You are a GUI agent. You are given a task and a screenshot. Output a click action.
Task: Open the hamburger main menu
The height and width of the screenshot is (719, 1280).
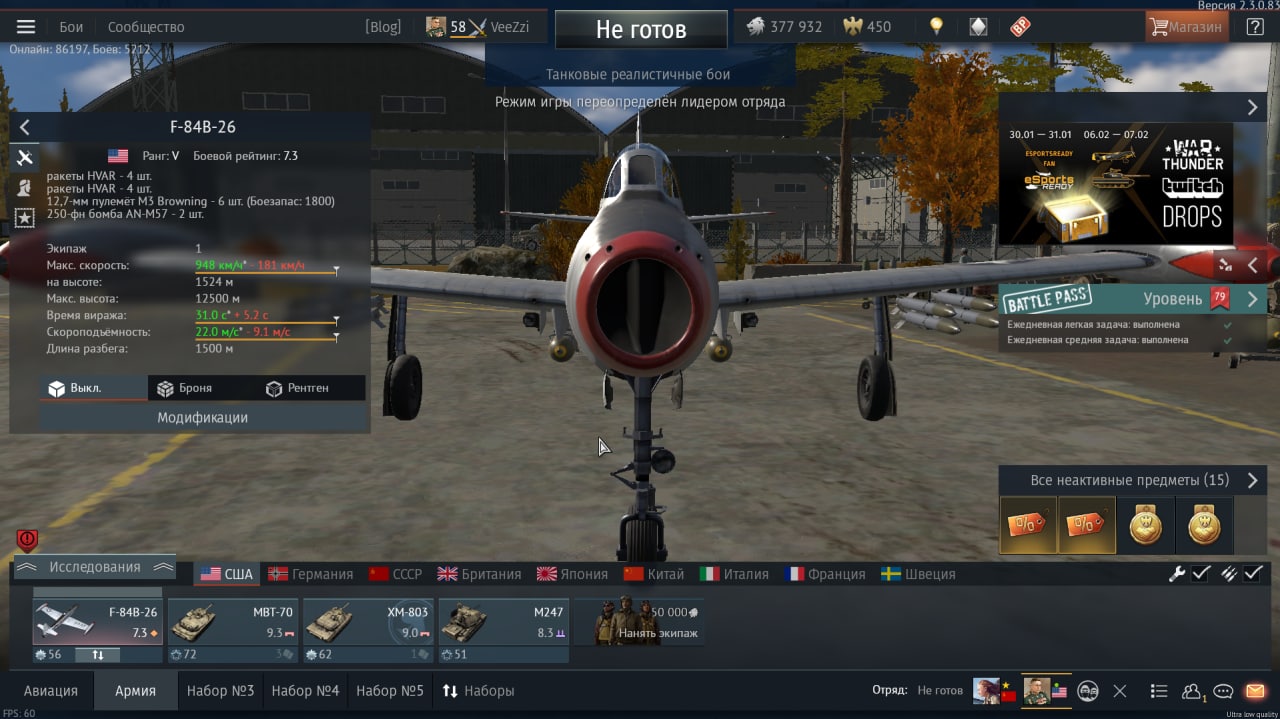(26, 27)
